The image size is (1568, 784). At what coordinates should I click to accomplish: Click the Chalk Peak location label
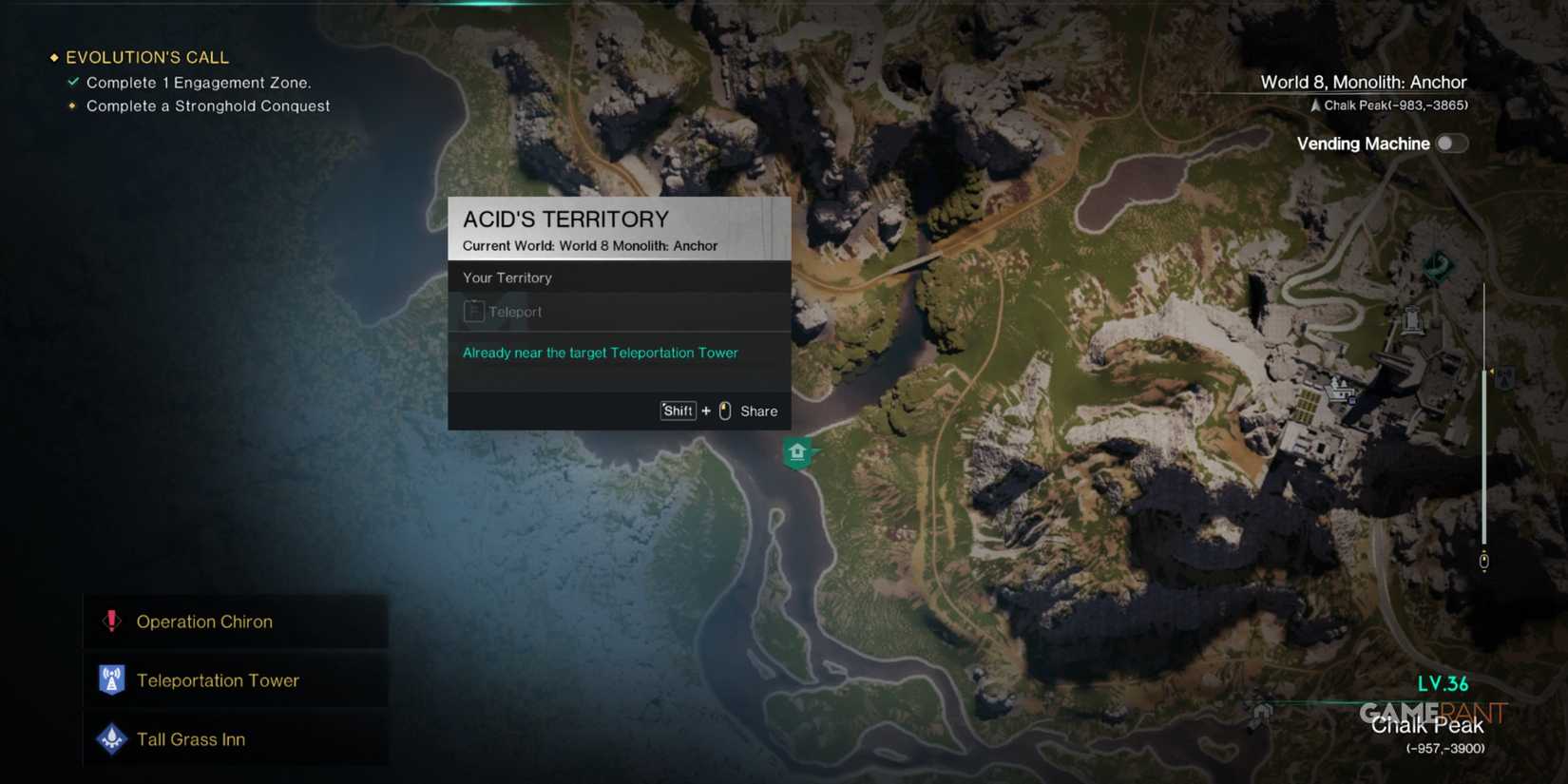point(1428,725)
